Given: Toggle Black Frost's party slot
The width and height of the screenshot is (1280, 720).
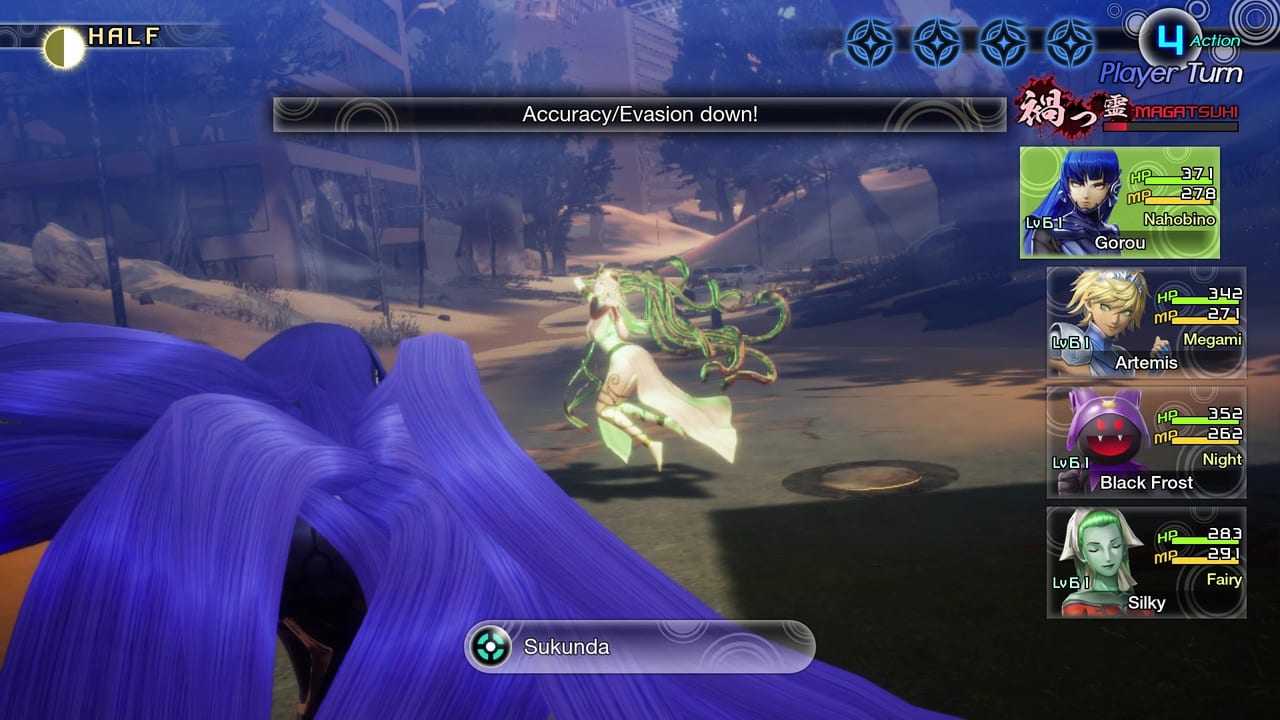Looking at the screenshot, I should click(x=1145, y=443).
